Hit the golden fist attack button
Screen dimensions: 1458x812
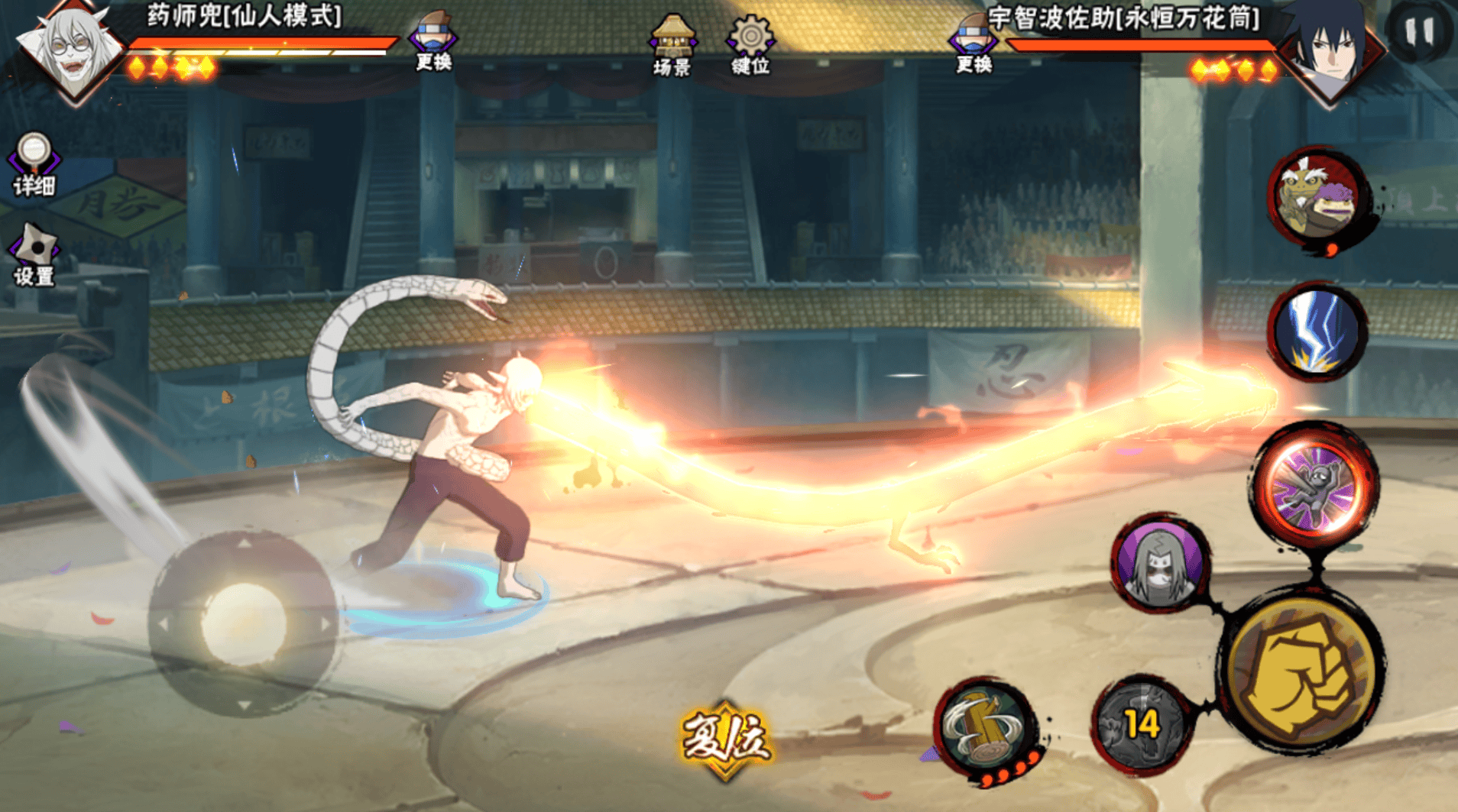point(1304,671)
